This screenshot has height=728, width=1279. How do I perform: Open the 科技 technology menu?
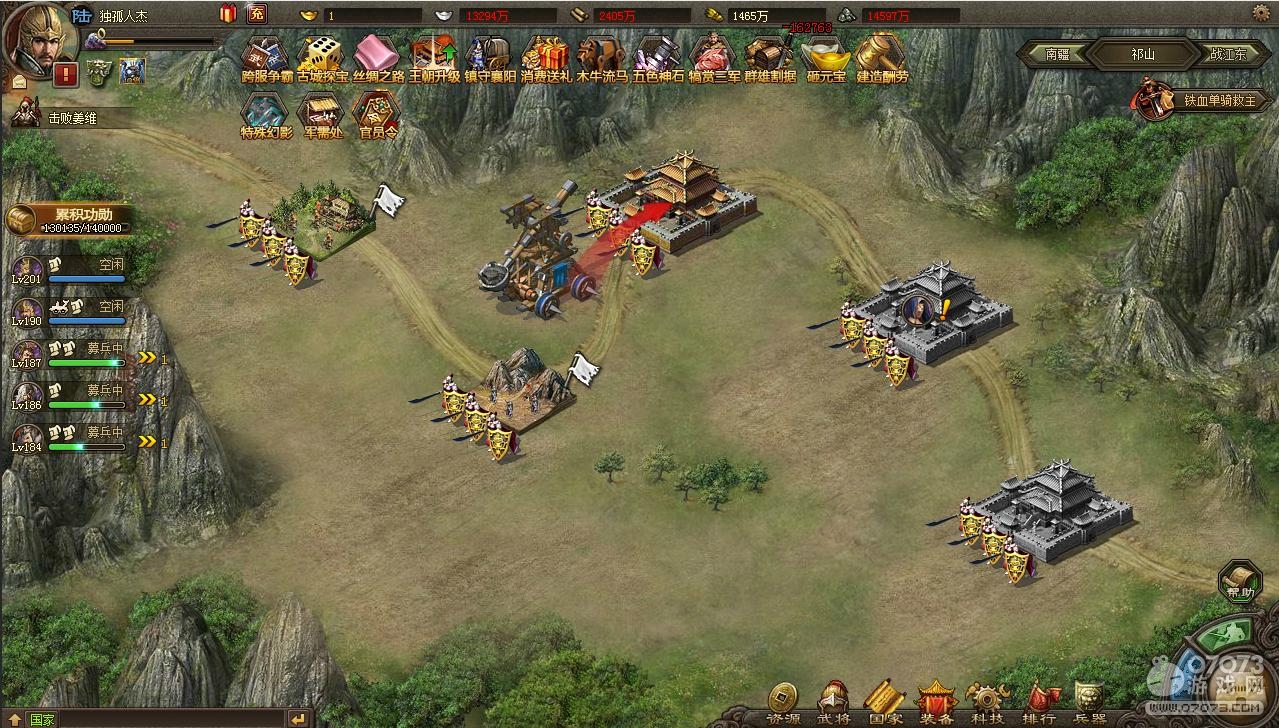[x=987, y=702]
